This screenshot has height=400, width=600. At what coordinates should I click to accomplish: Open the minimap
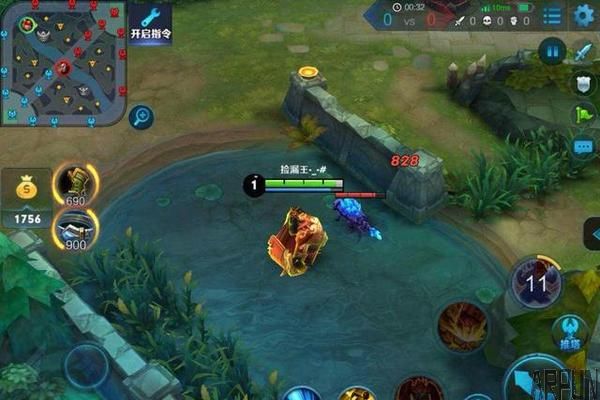pos(61,64)
